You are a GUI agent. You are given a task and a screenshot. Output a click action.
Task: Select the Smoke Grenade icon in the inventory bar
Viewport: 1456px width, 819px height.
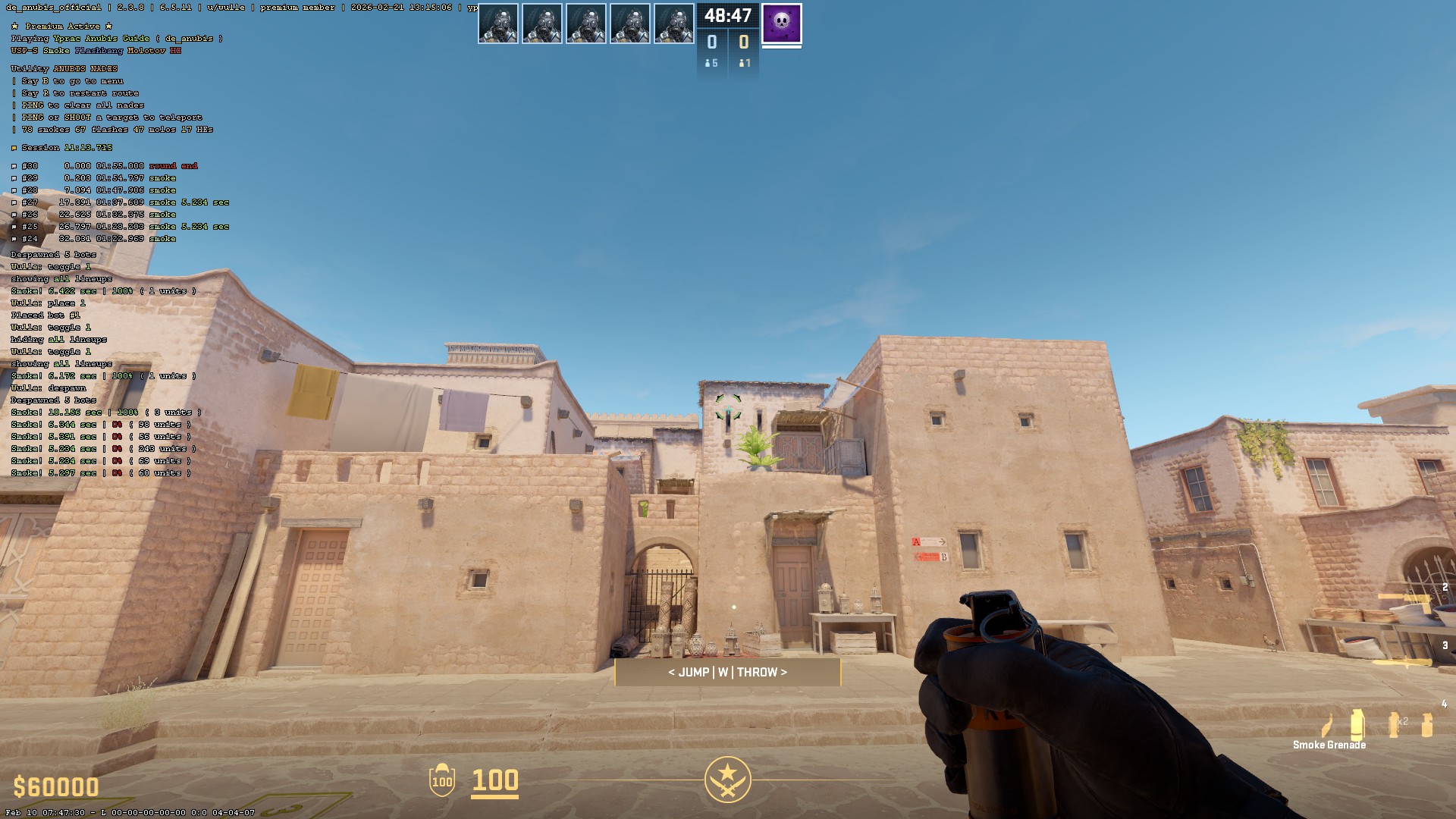click(1357, 722)
